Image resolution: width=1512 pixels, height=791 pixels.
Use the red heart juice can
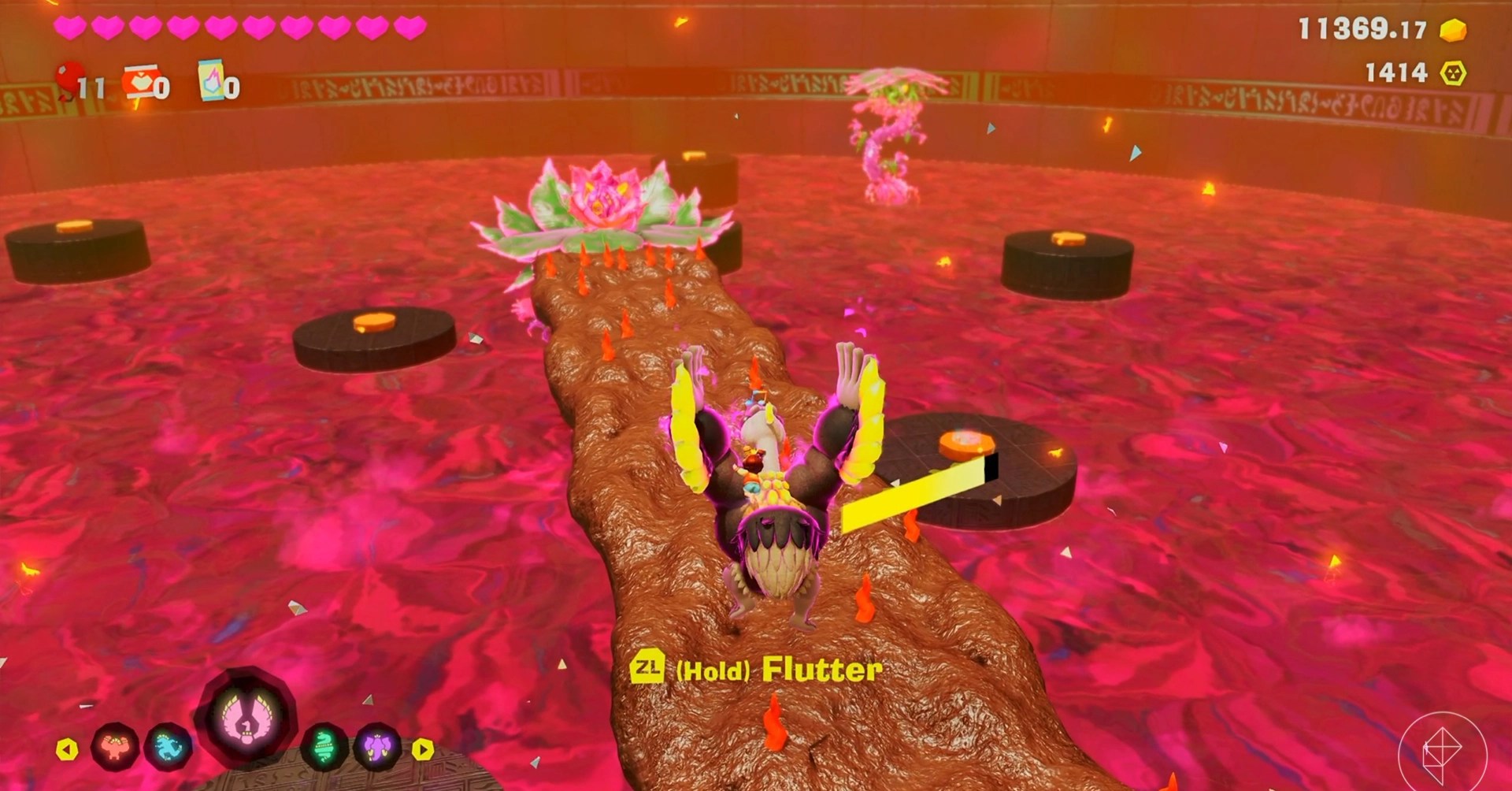(141, 80)
